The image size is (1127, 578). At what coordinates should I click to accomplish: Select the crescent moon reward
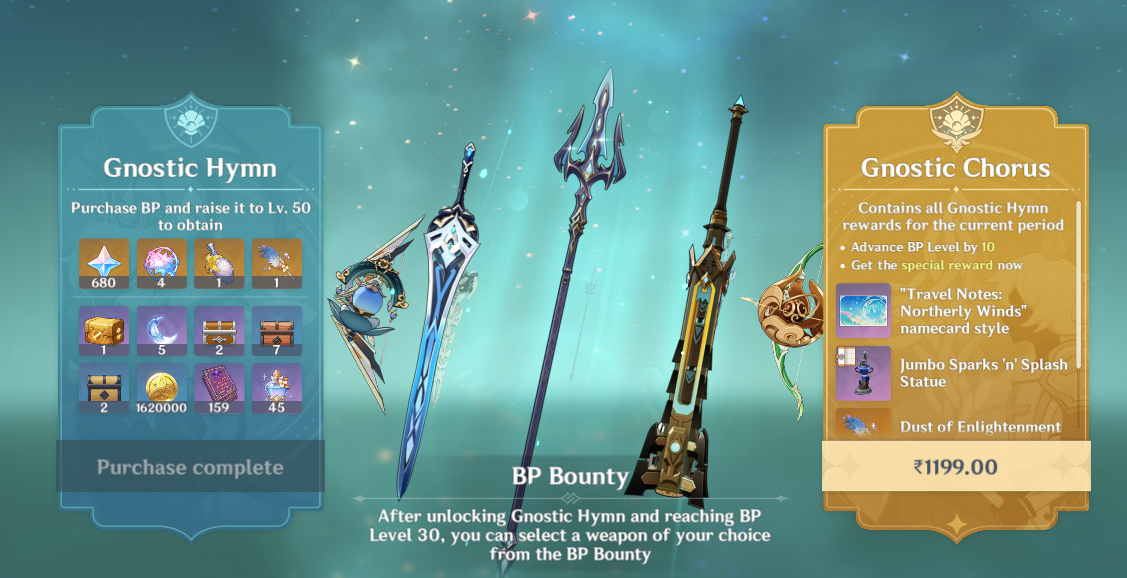pos(162,331)
